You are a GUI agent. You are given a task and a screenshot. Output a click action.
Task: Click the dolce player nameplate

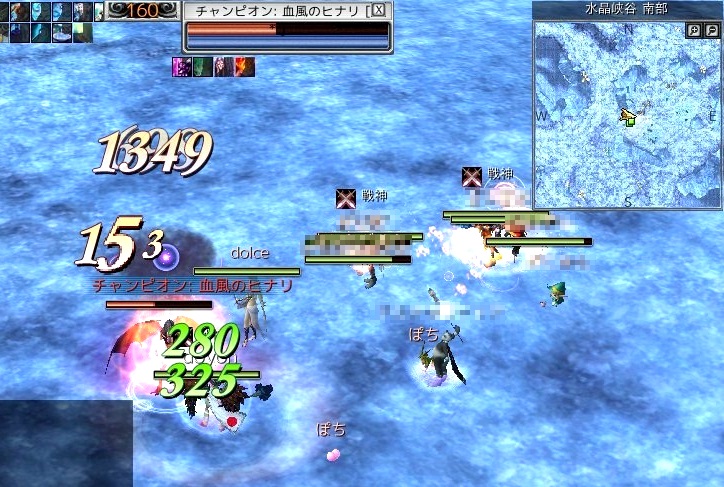click(249, 253)
